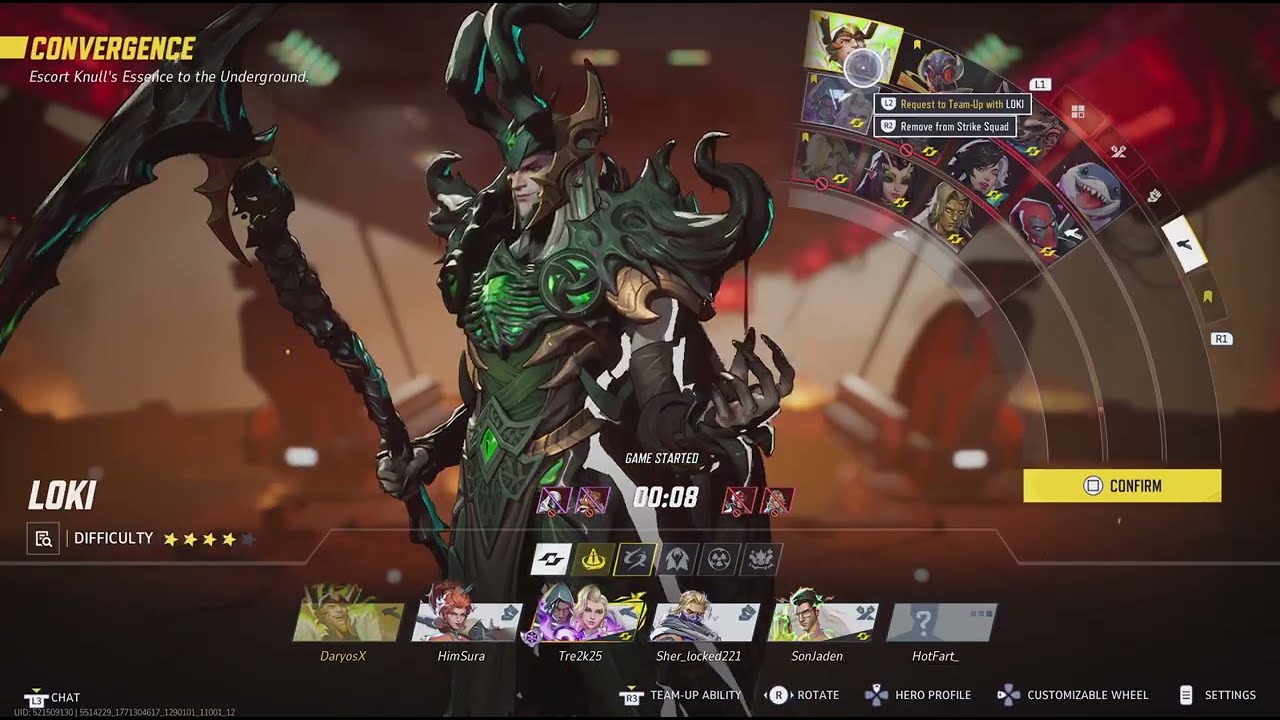Switch to the crossed-swords Duelist filter
The width and height of the screenshot is (1280, 720).
(x=1118, y=152)
